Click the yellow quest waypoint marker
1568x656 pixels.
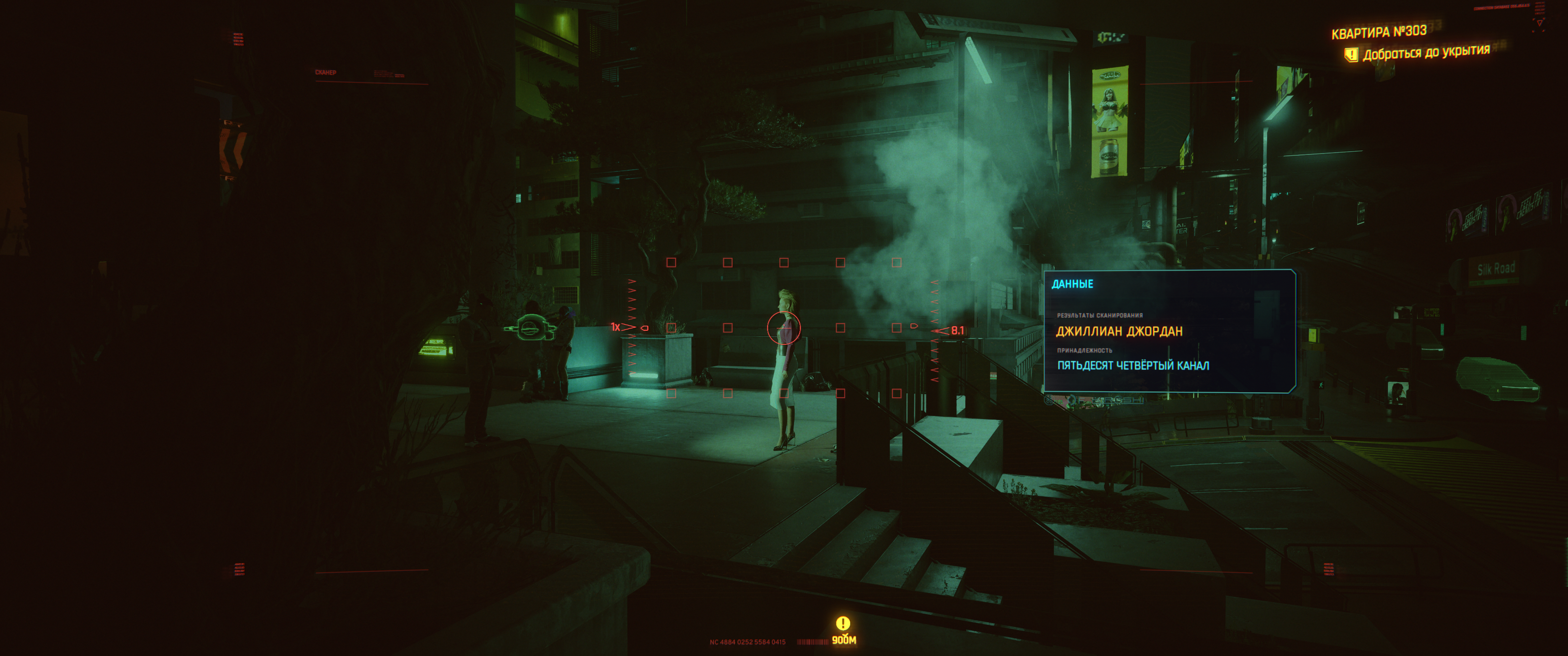click(843, 623)
